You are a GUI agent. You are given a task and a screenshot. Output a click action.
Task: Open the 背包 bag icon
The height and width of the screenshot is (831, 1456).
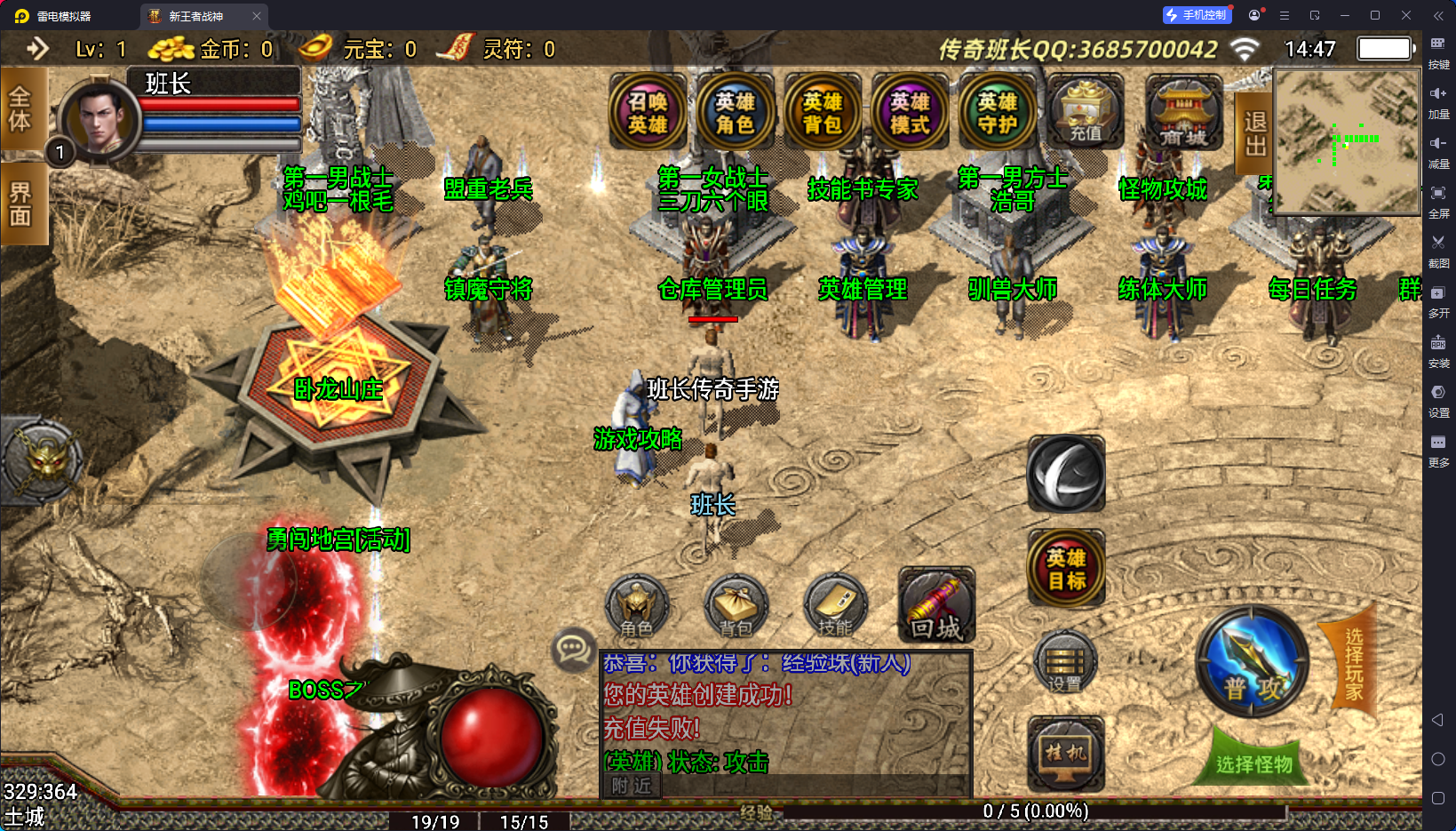tap(736, 607)
